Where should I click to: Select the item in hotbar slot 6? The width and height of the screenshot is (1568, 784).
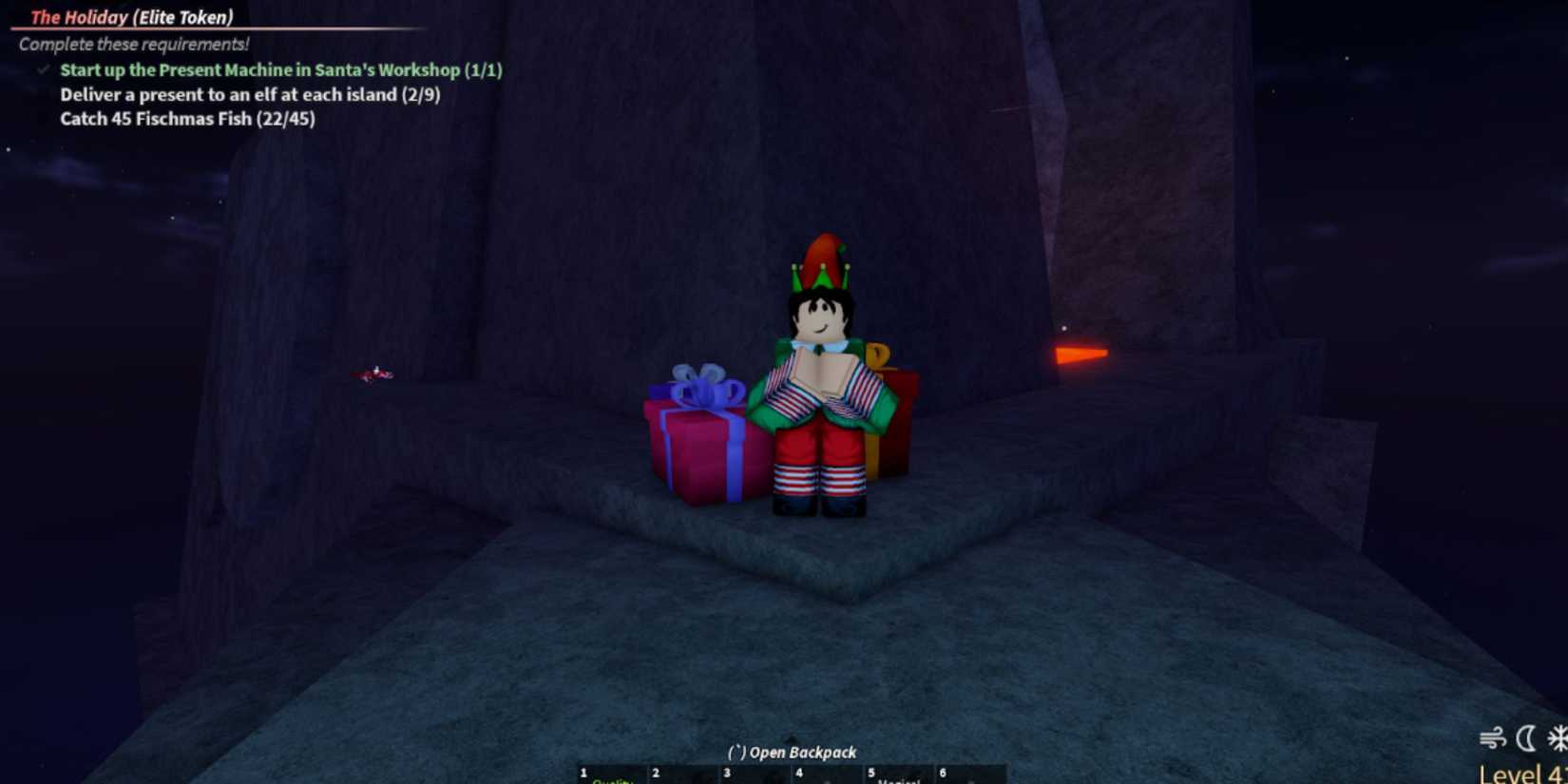tap(969, 776)
